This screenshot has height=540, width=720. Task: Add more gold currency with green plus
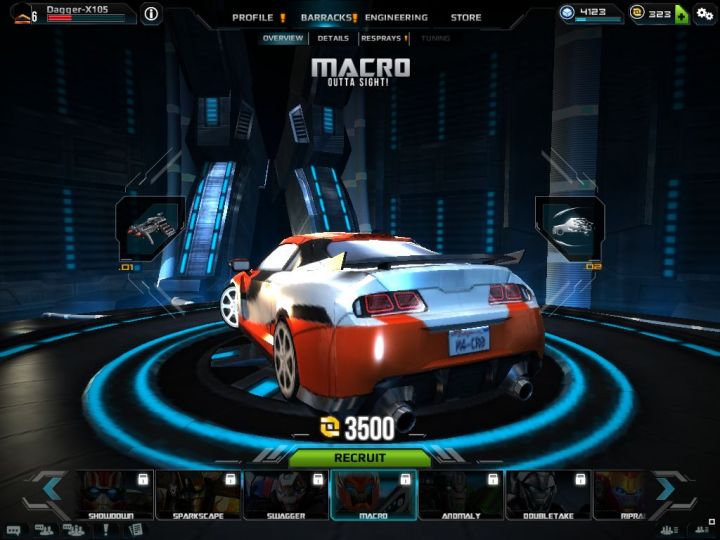681,14
